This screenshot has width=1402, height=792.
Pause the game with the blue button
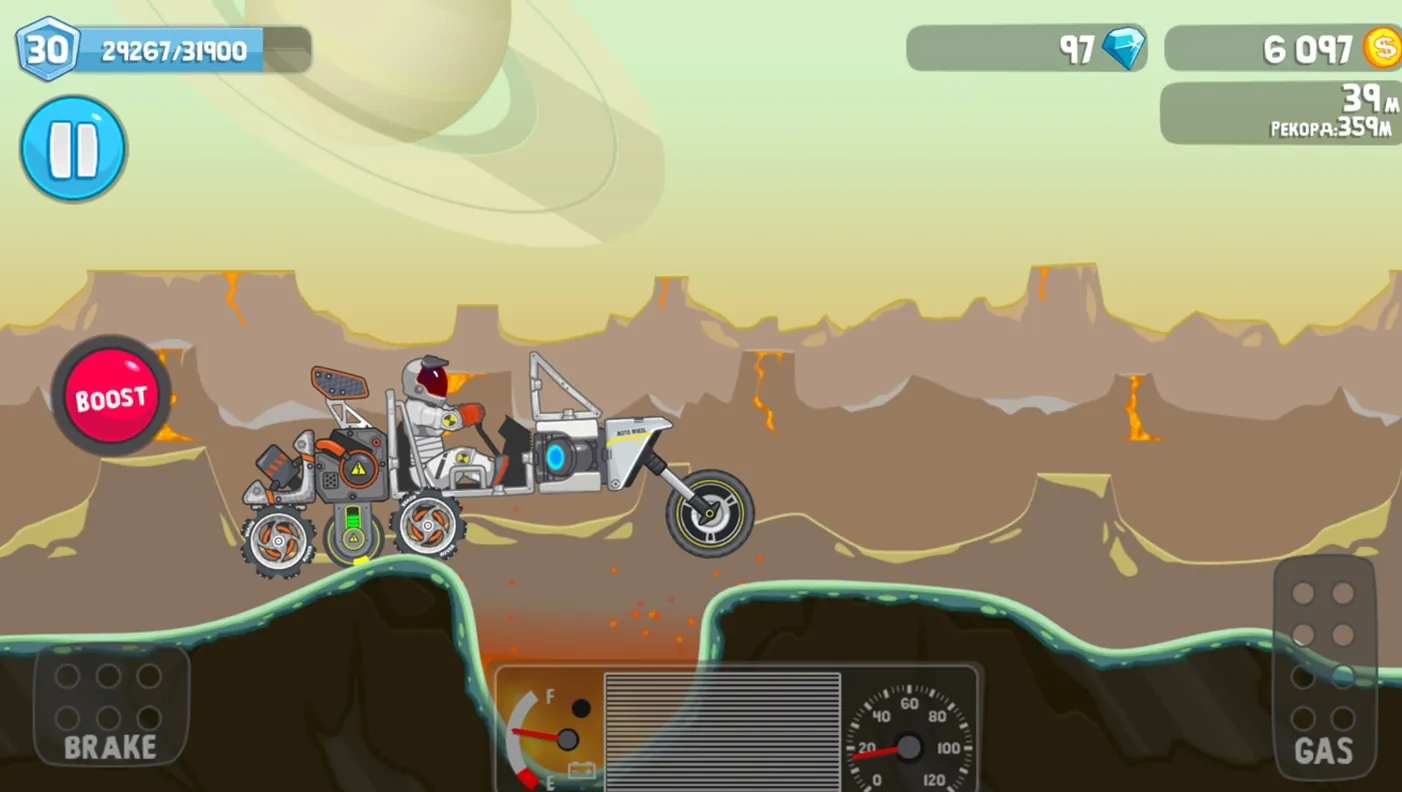click(x=73, y=149)
